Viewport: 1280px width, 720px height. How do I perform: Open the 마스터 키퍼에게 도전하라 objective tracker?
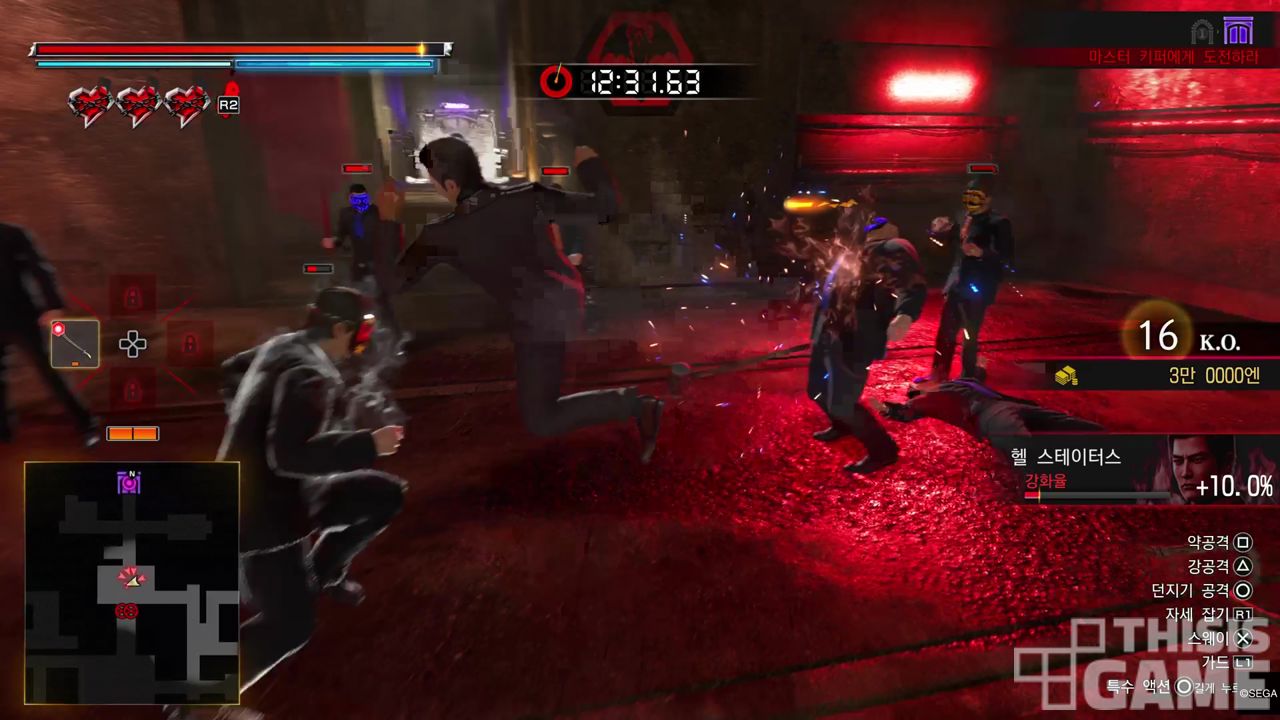(x=1172, y=58)
